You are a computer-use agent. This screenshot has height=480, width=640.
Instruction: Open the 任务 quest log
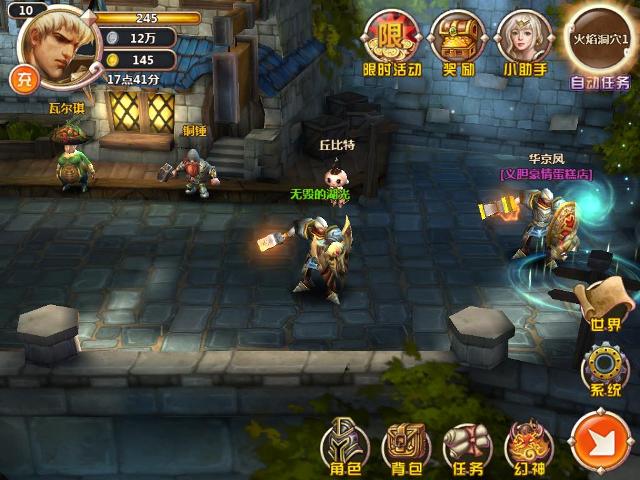[465, 446]
